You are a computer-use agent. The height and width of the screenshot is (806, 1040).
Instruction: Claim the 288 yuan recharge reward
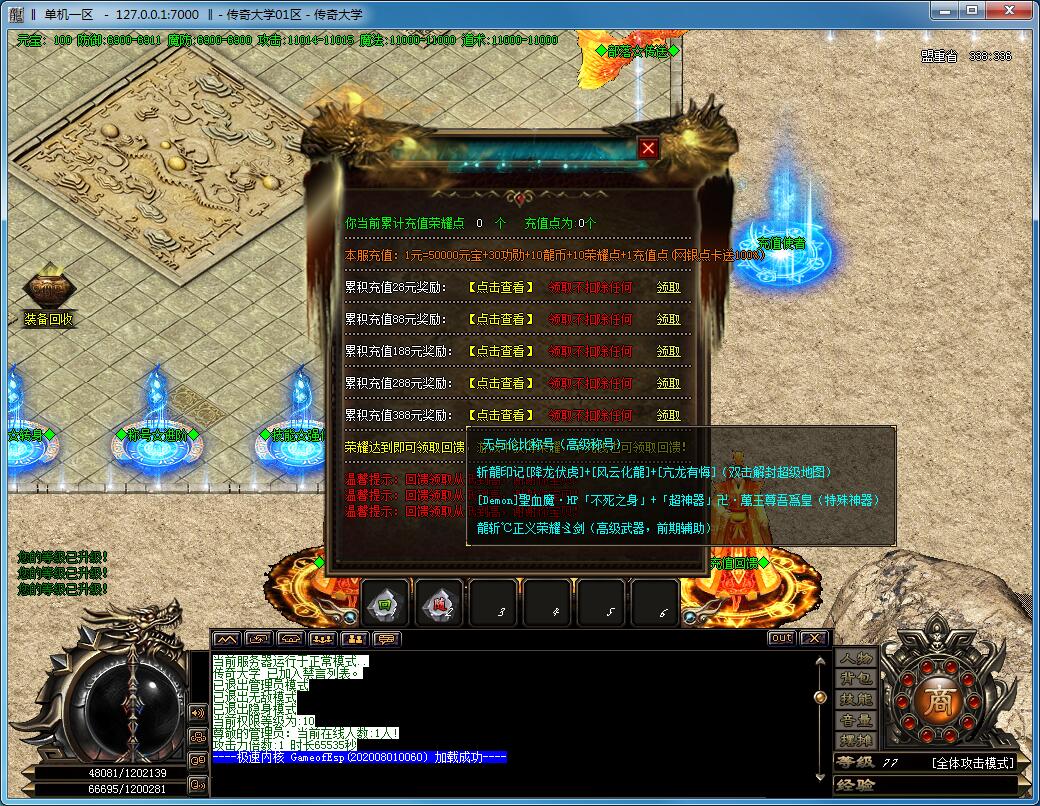pyautogui.click(x=668, y=383)
